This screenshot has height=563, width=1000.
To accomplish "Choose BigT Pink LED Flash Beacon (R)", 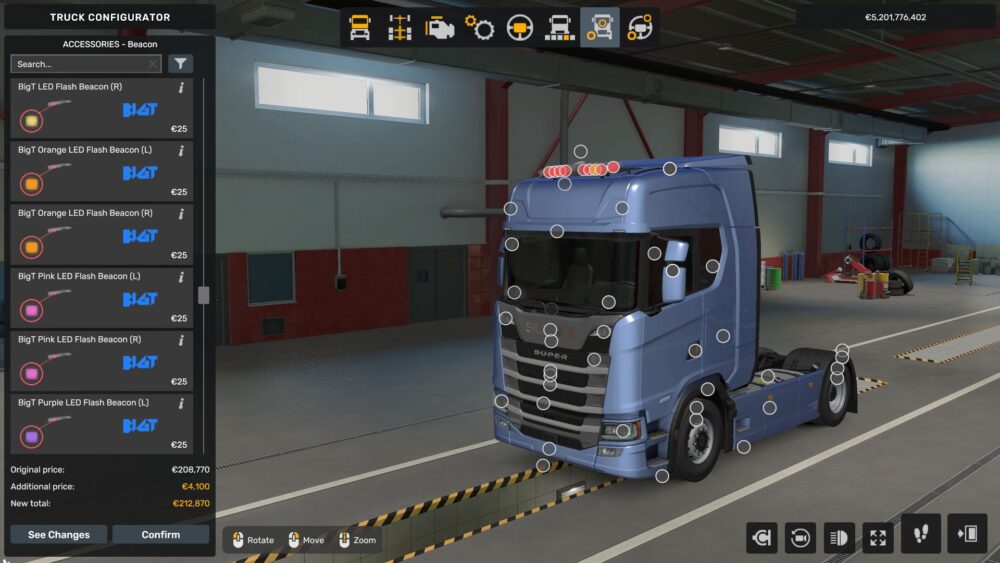I will 100,360.
